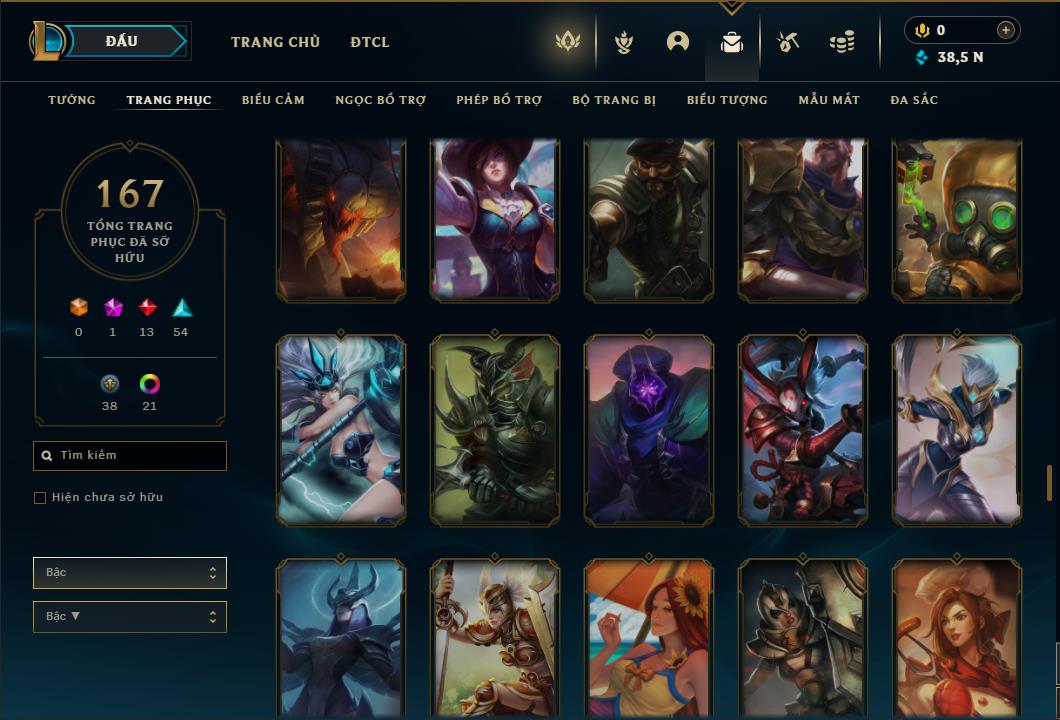This screenshot has height=720, width=1060.
Task: Toggle the Hiện chưa sở hữu checkbox
Action: coord(40,498)
